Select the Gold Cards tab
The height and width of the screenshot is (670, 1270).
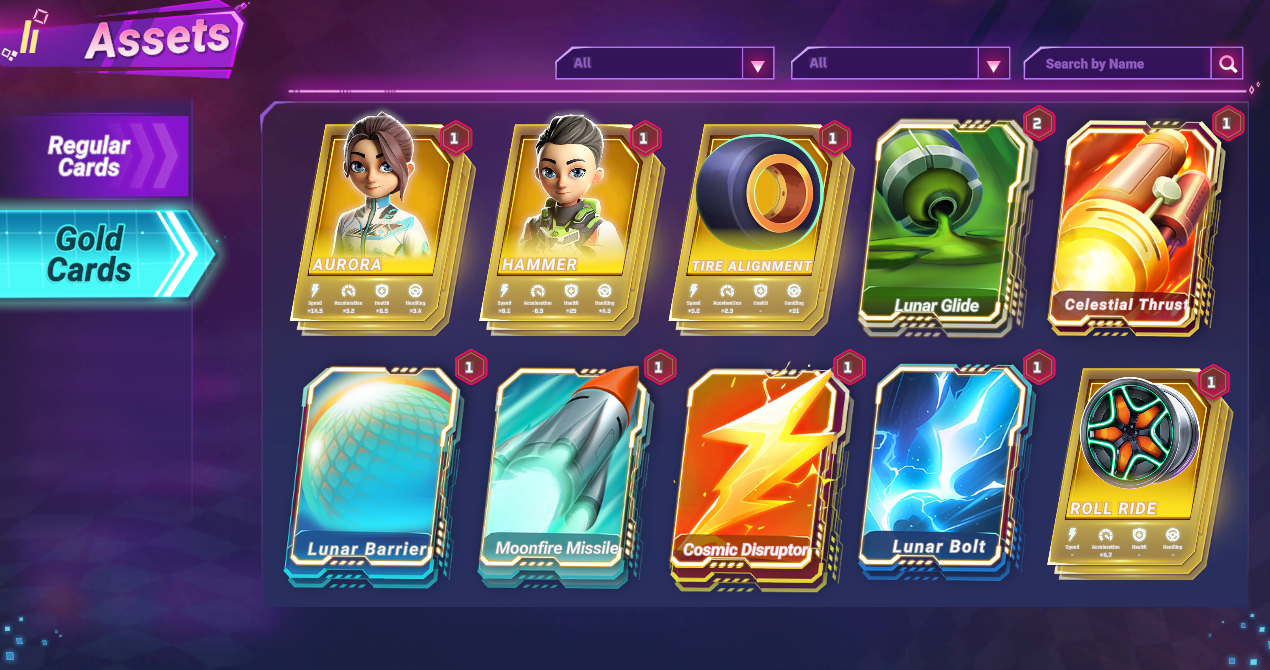coord(95,254)
